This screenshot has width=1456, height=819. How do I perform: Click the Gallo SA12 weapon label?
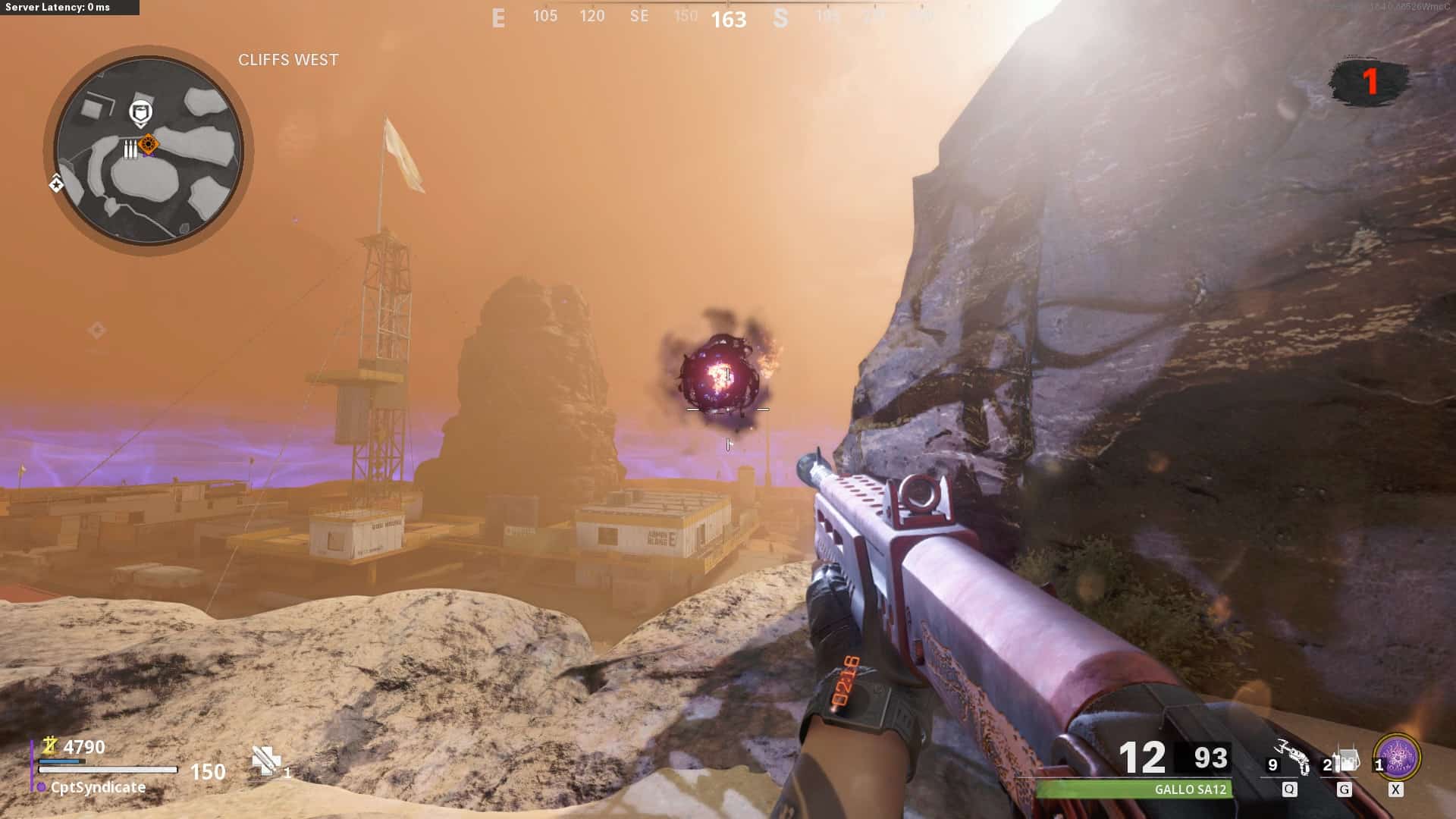(1190, 789)
